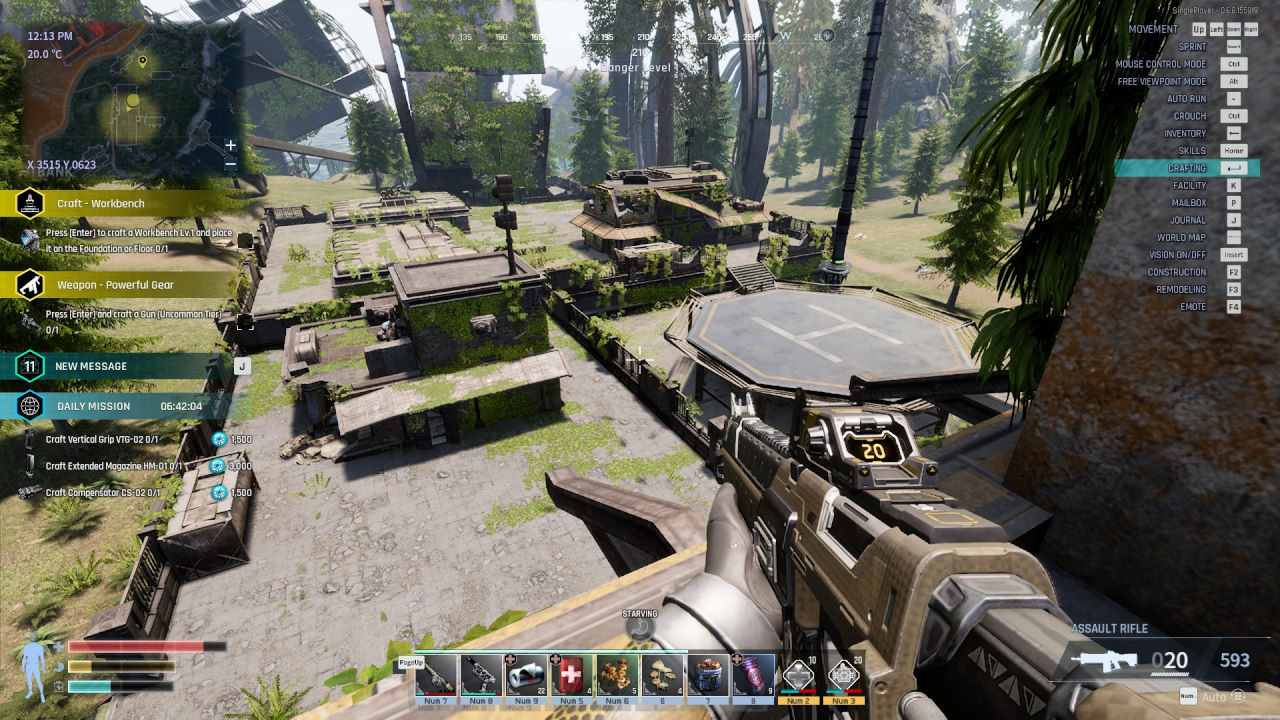Select the Weapon - Powerful Gear objective

[x=115, y=285]
